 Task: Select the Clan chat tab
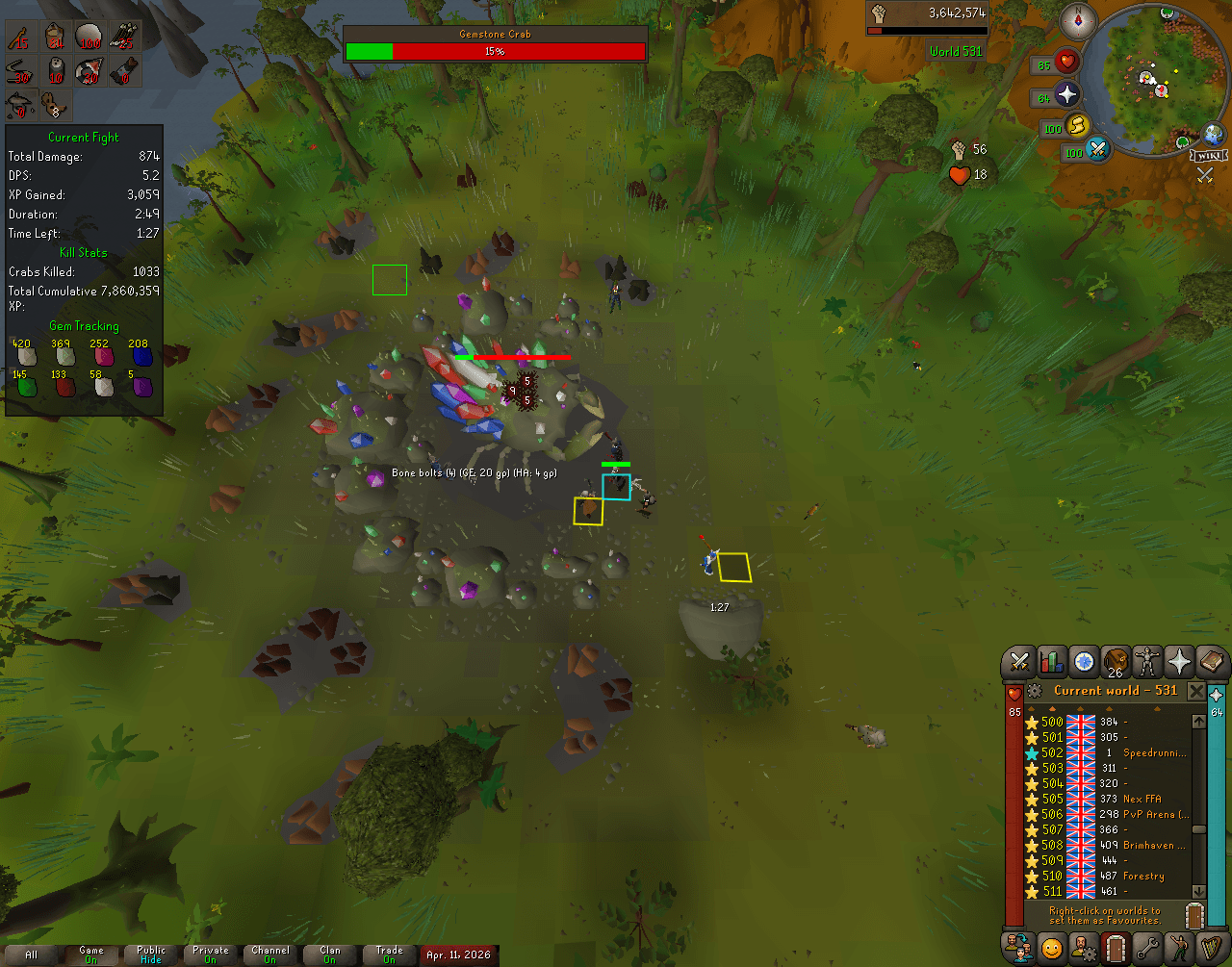coord(329,954)
